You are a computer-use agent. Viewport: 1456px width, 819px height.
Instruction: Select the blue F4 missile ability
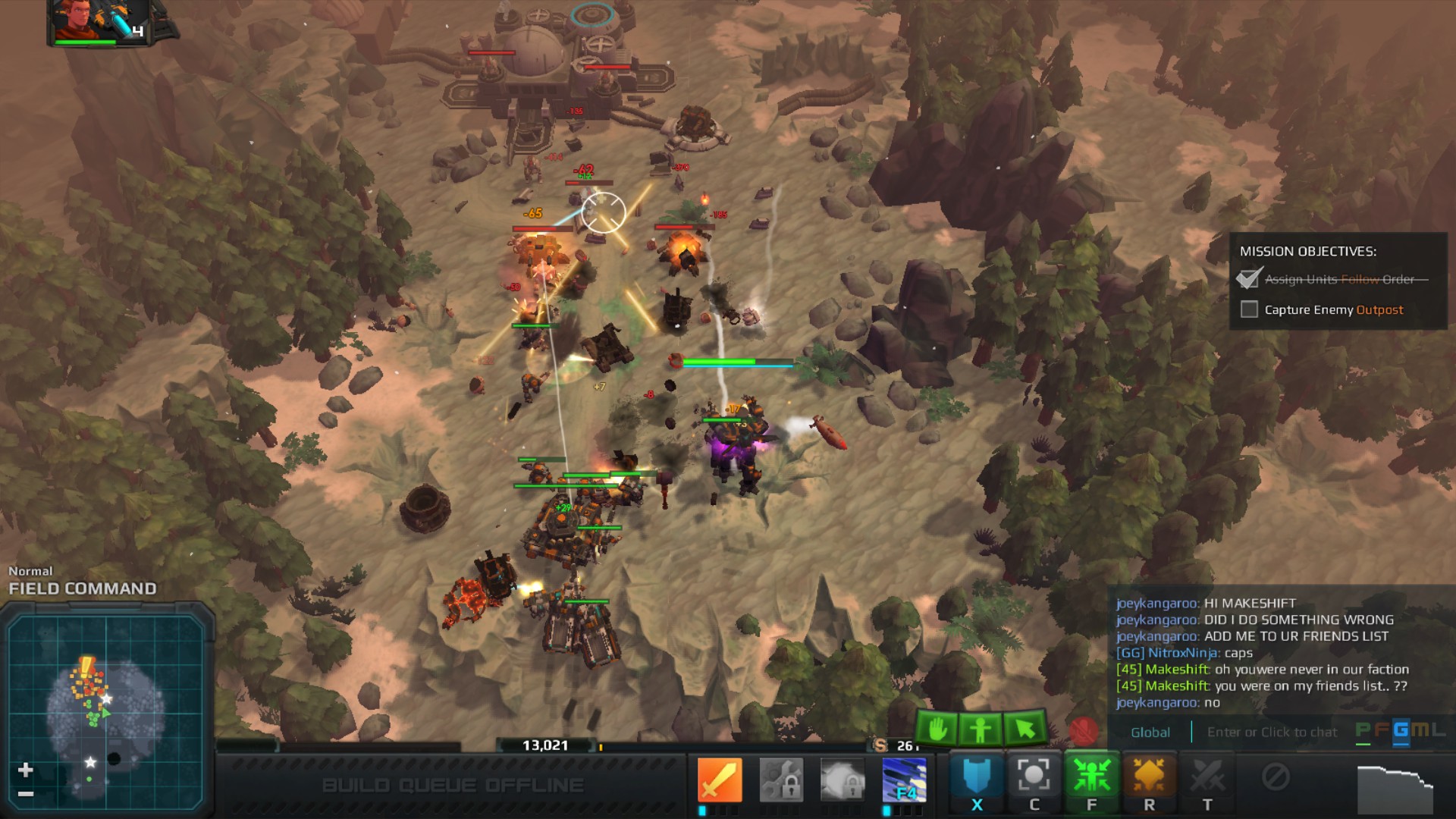point(904,780)
